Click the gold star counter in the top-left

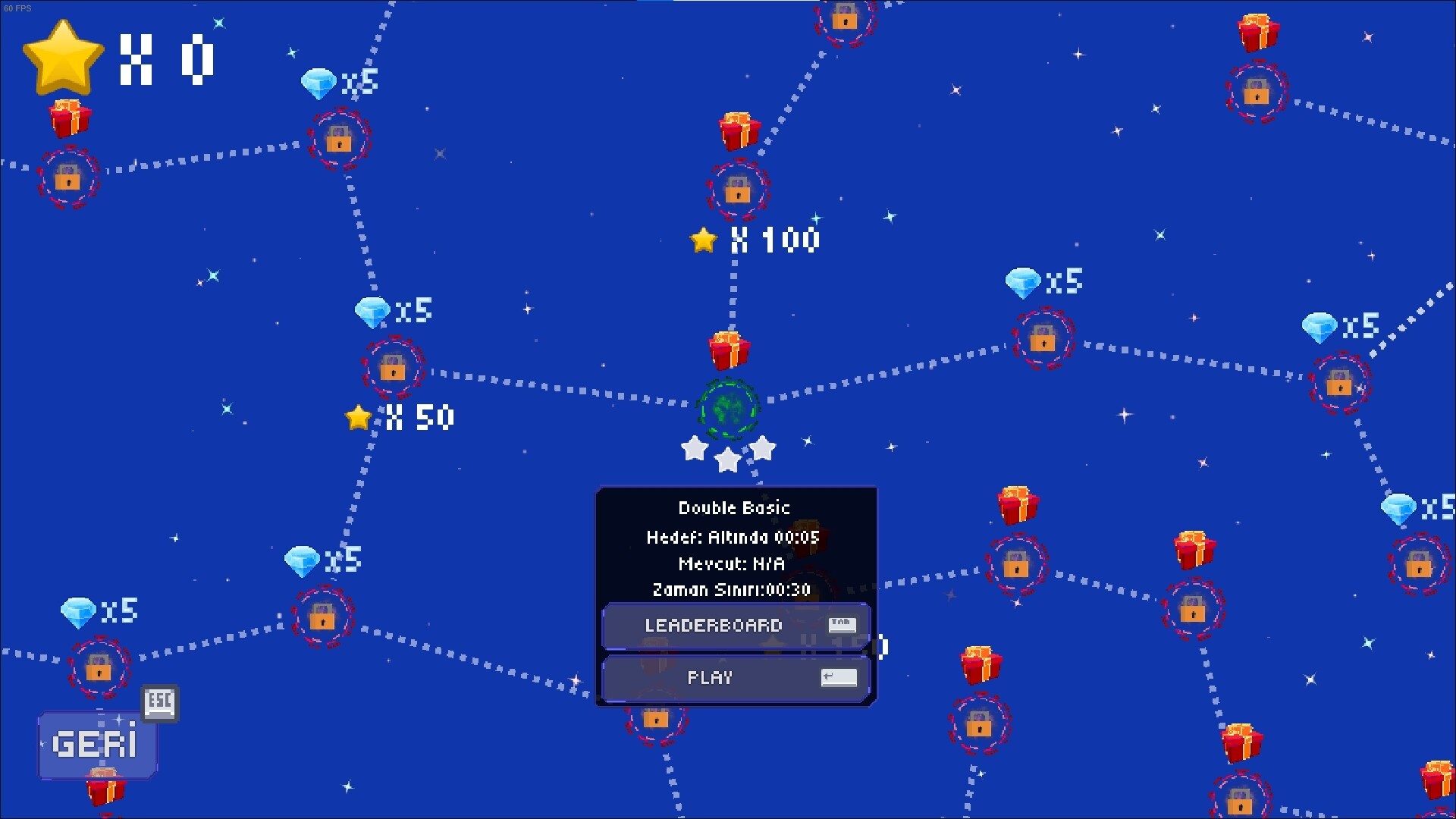(63, 55)
